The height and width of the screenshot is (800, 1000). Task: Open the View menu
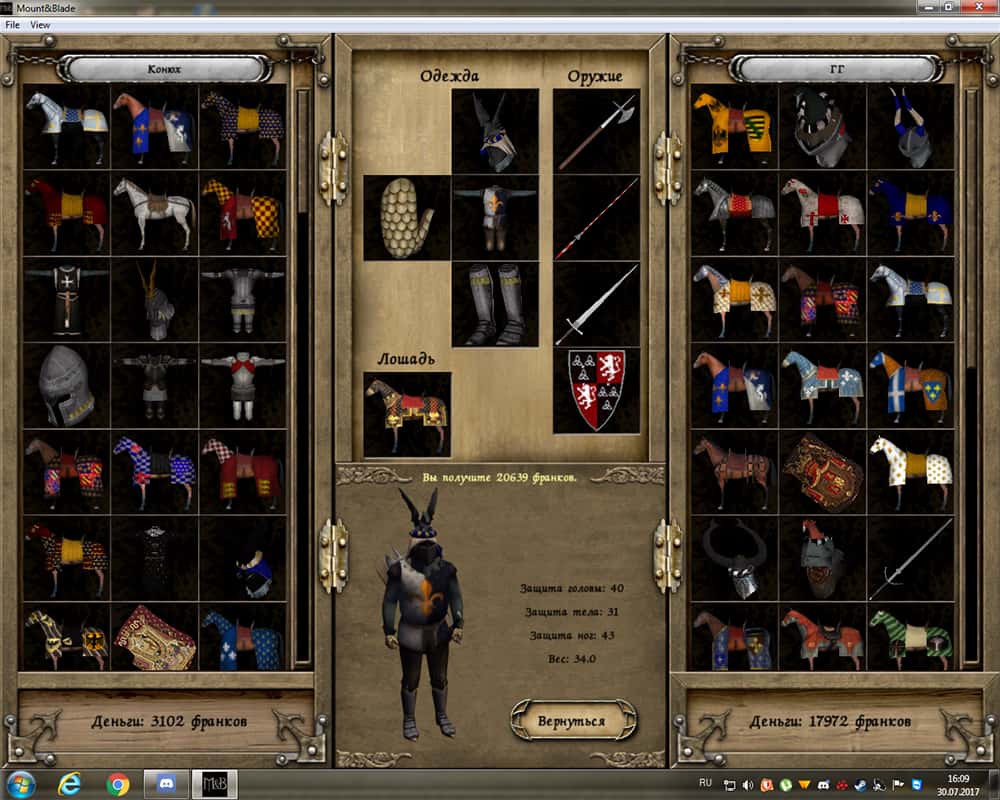(40, 25)
